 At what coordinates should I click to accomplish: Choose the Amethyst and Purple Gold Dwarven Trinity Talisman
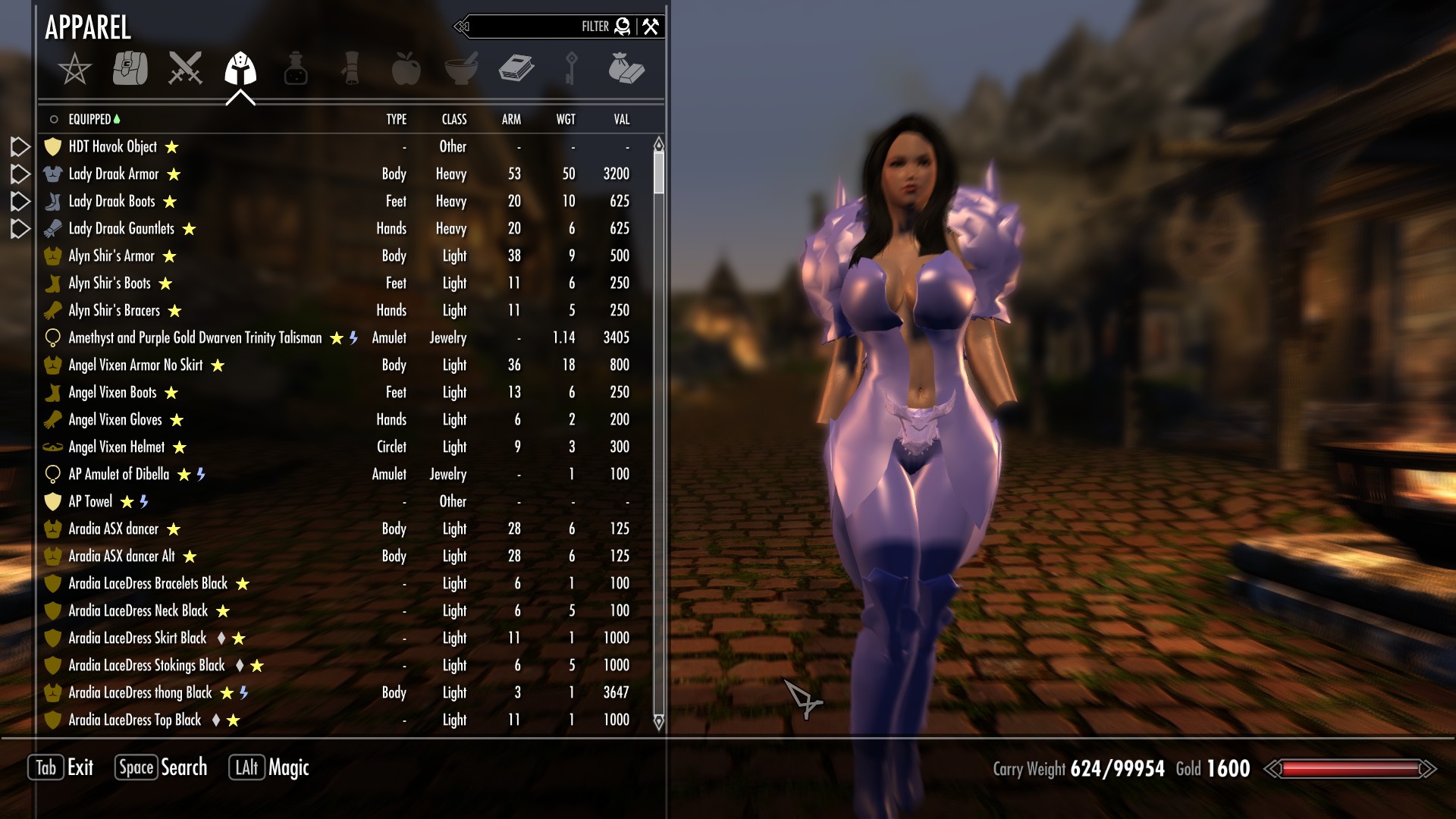tap(195, 338)
